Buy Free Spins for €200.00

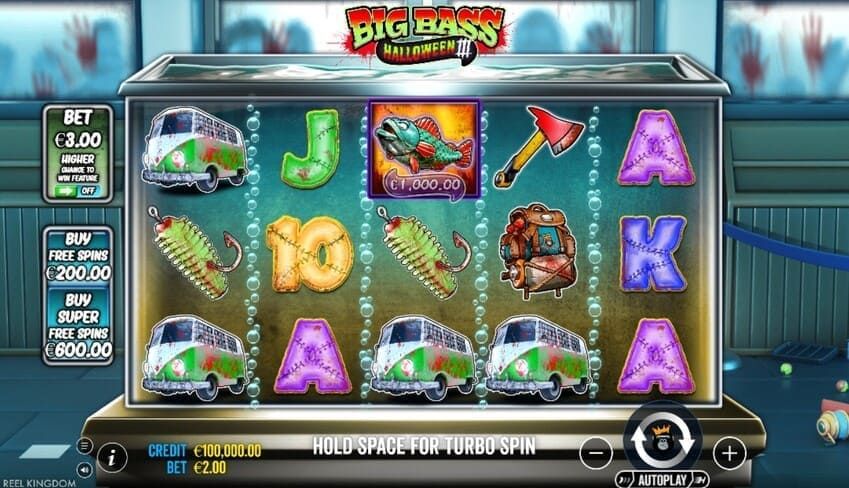click(78, 257)
